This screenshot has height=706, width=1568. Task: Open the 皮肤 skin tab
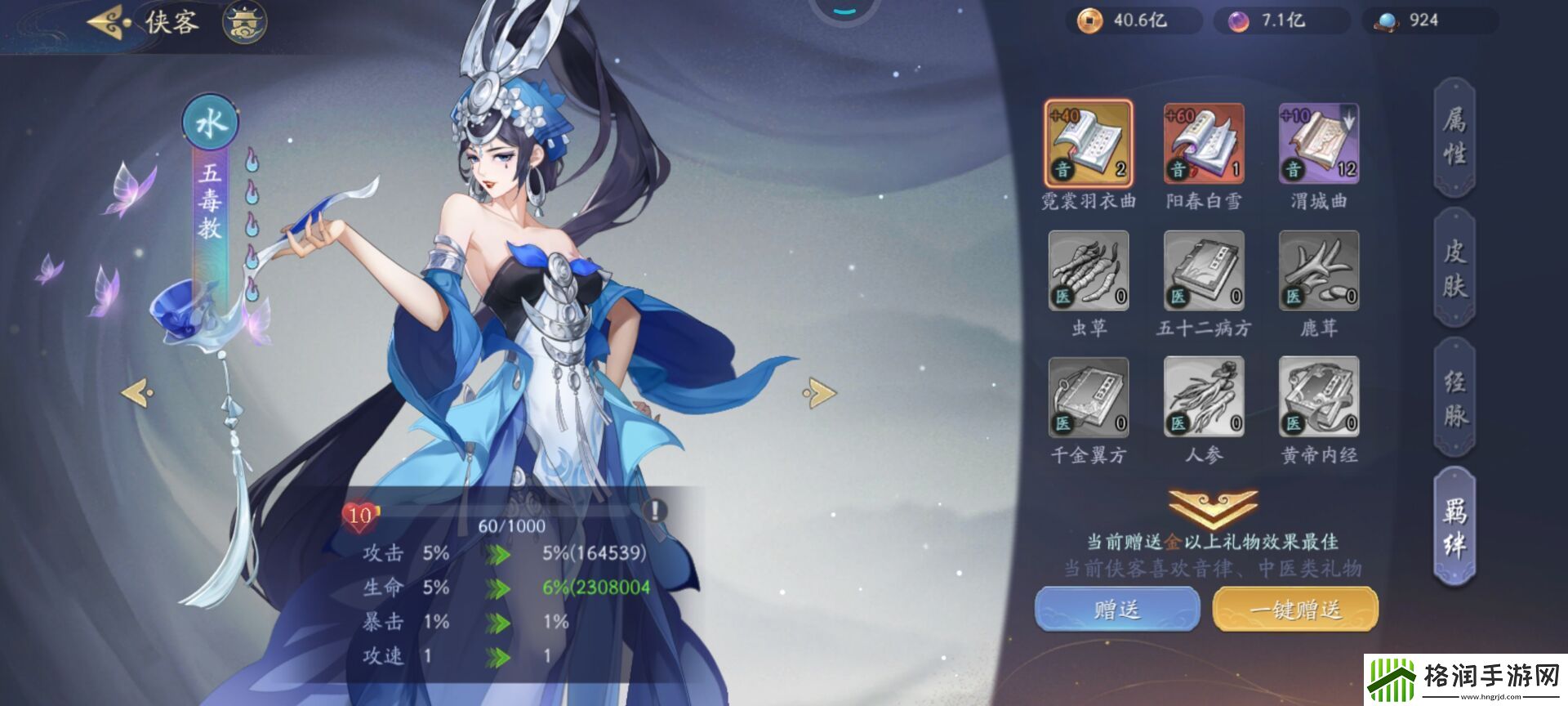(1455, 261)
